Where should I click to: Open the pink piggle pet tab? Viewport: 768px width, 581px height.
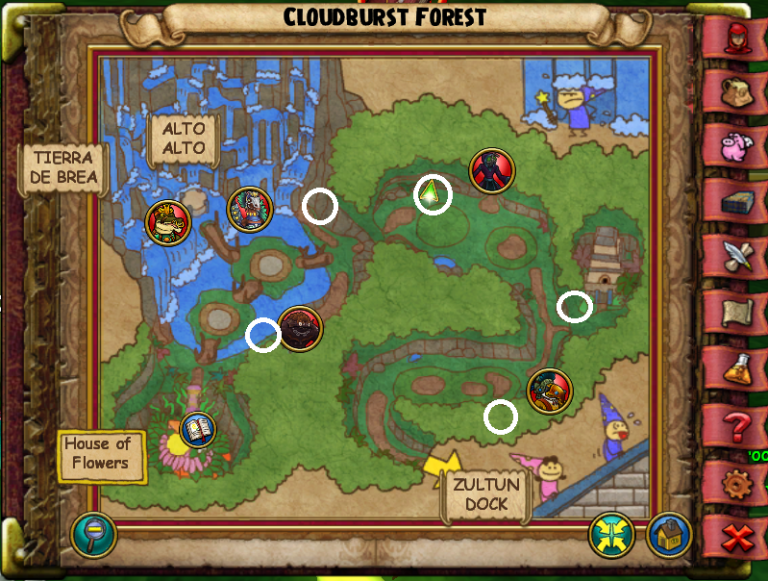(x=738, y=146)
